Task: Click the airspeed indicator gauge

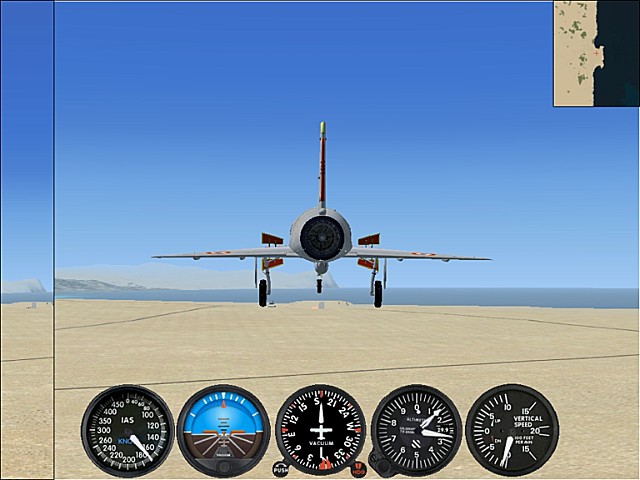Action: point(128,430)
